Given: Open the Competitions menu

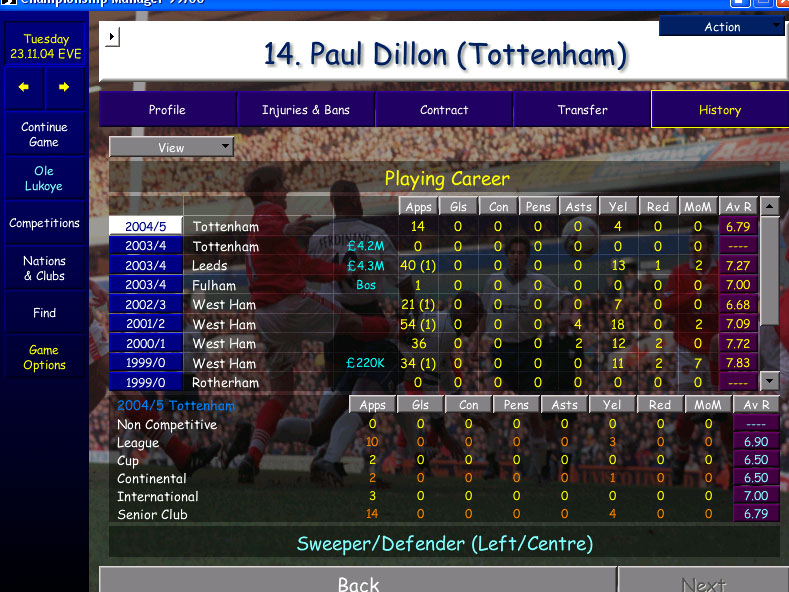Looking at the screenshot, I should (x=44, y=223).
